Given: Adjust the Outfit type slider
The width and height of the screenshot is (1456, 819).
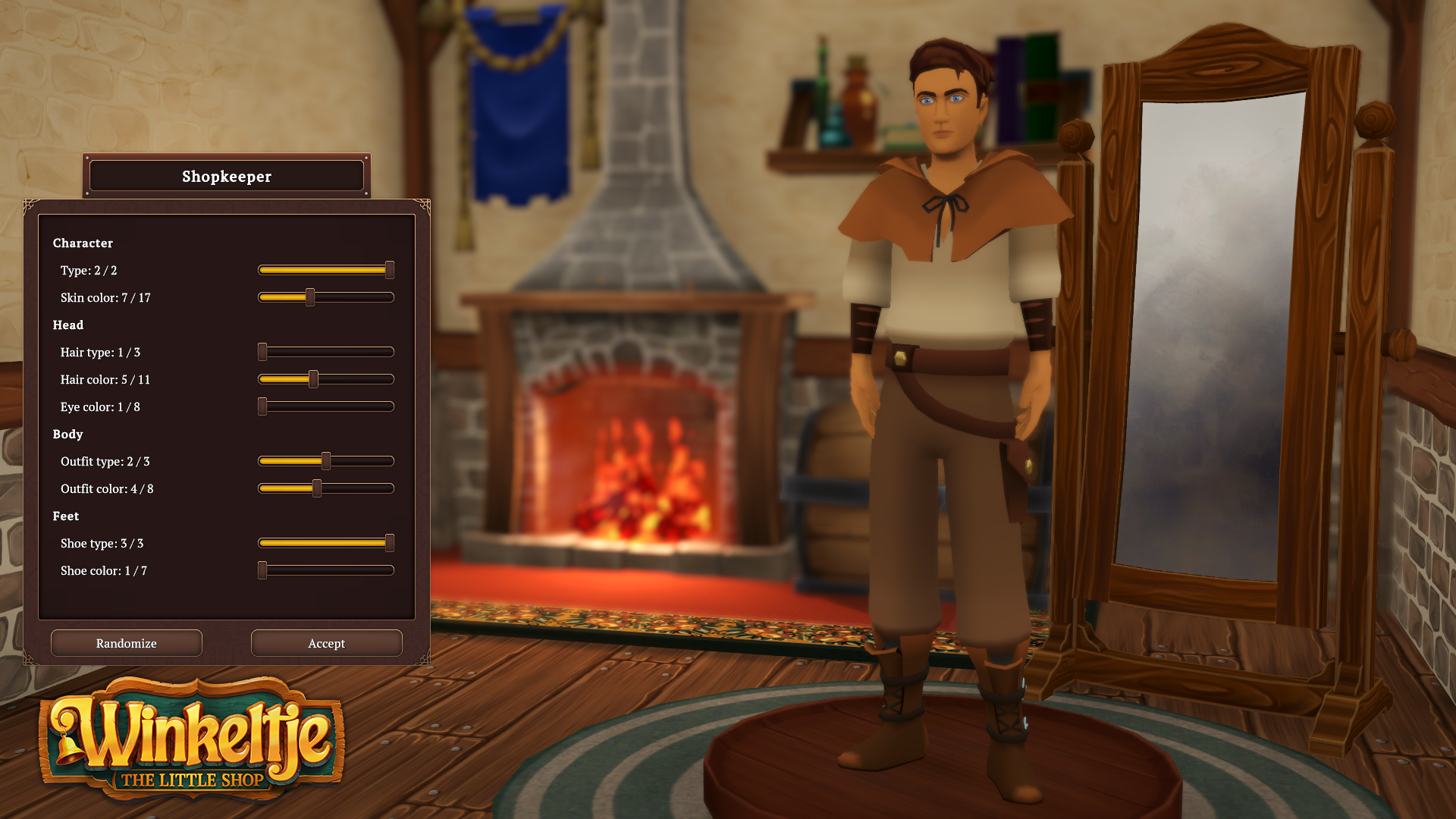Looking at the screenshot, I should coord(326,461).
